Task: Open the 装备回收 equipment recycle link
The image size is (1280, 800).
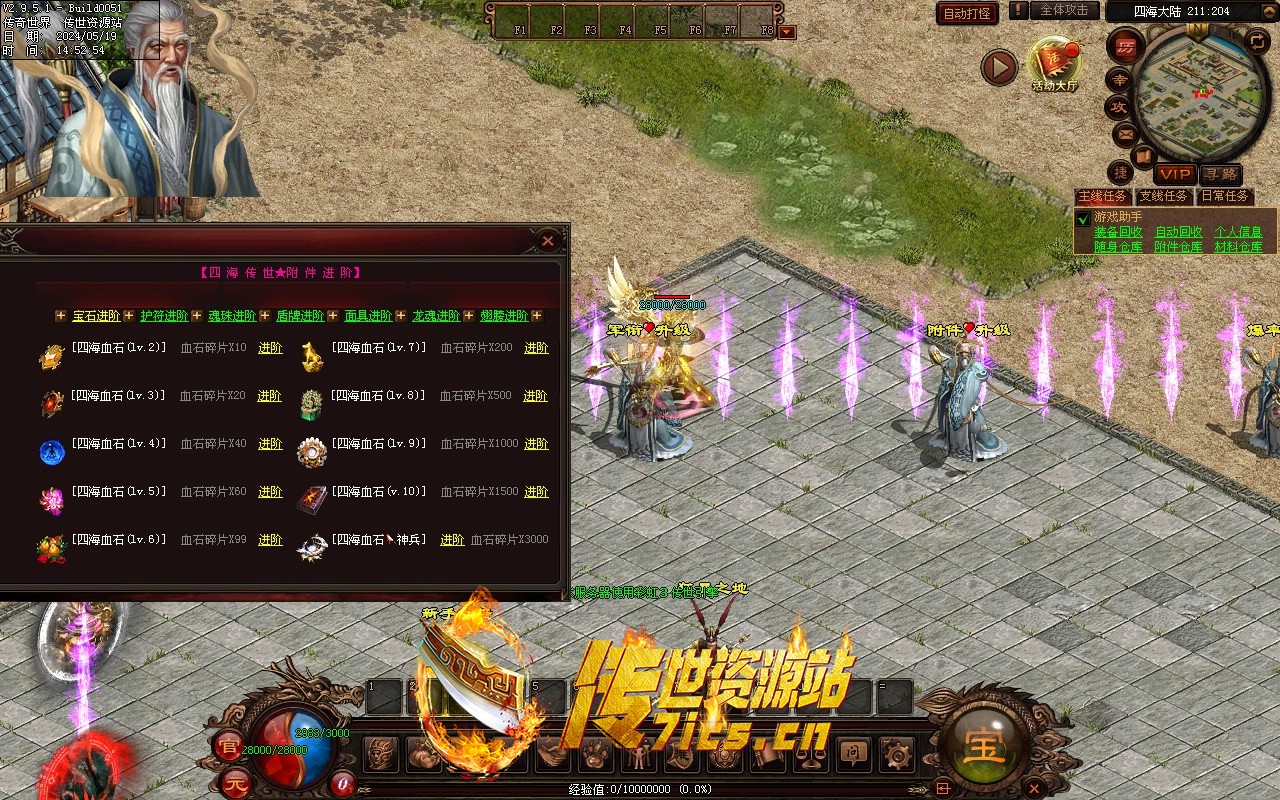Action: (x=1118, y=232)
